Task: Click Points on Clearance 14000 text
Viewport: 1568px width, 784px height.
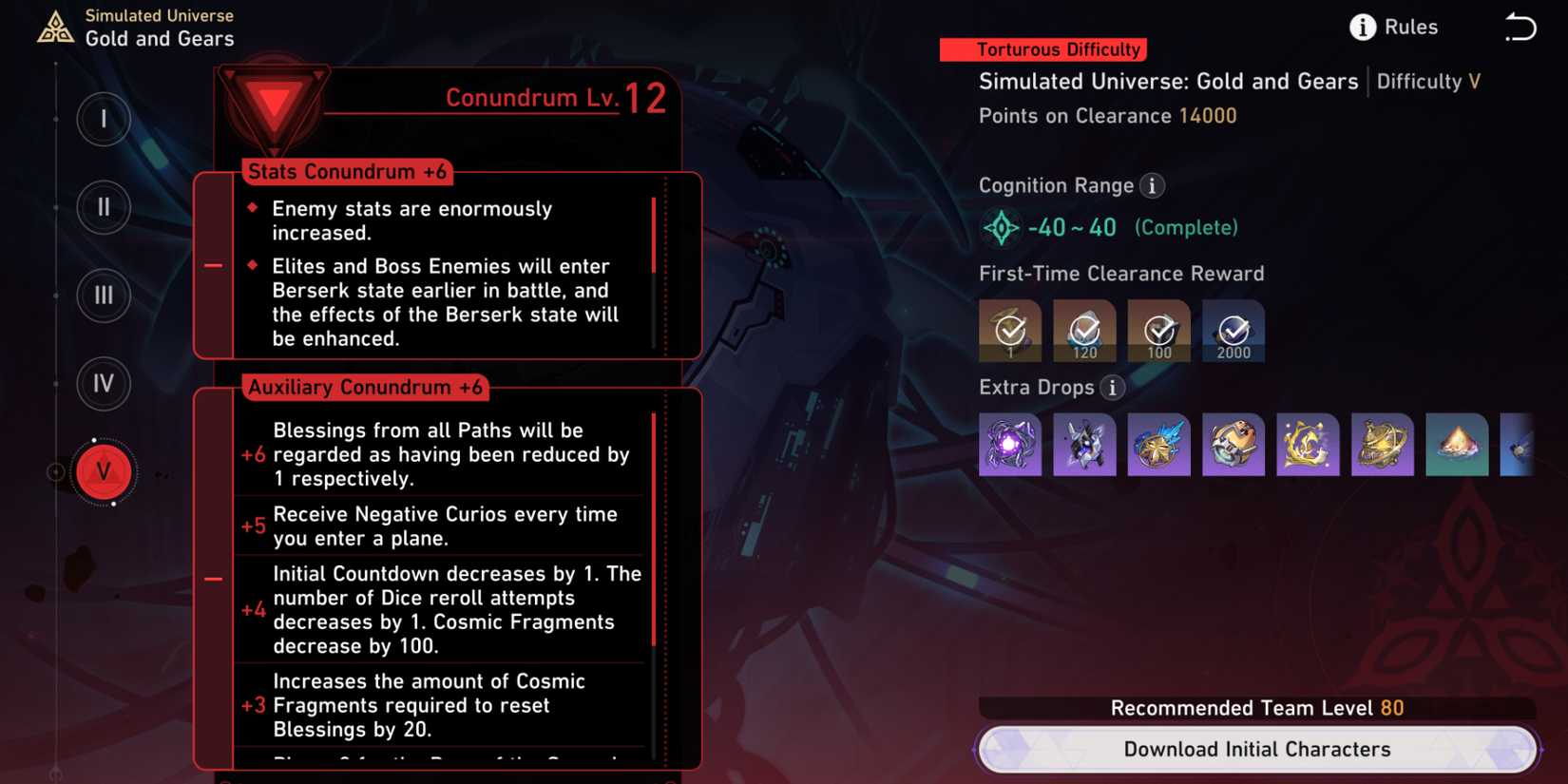Action: pyautogui.click(x=1106, y=116)
